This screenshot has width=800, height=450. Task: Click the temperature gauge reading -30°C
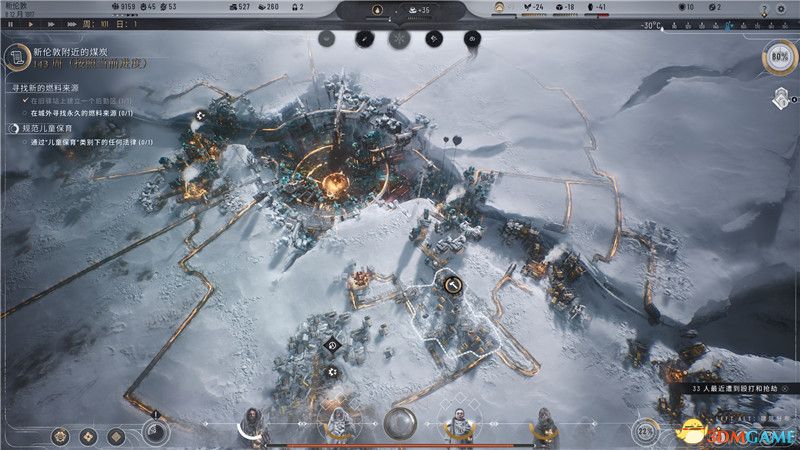pos(652,24)
